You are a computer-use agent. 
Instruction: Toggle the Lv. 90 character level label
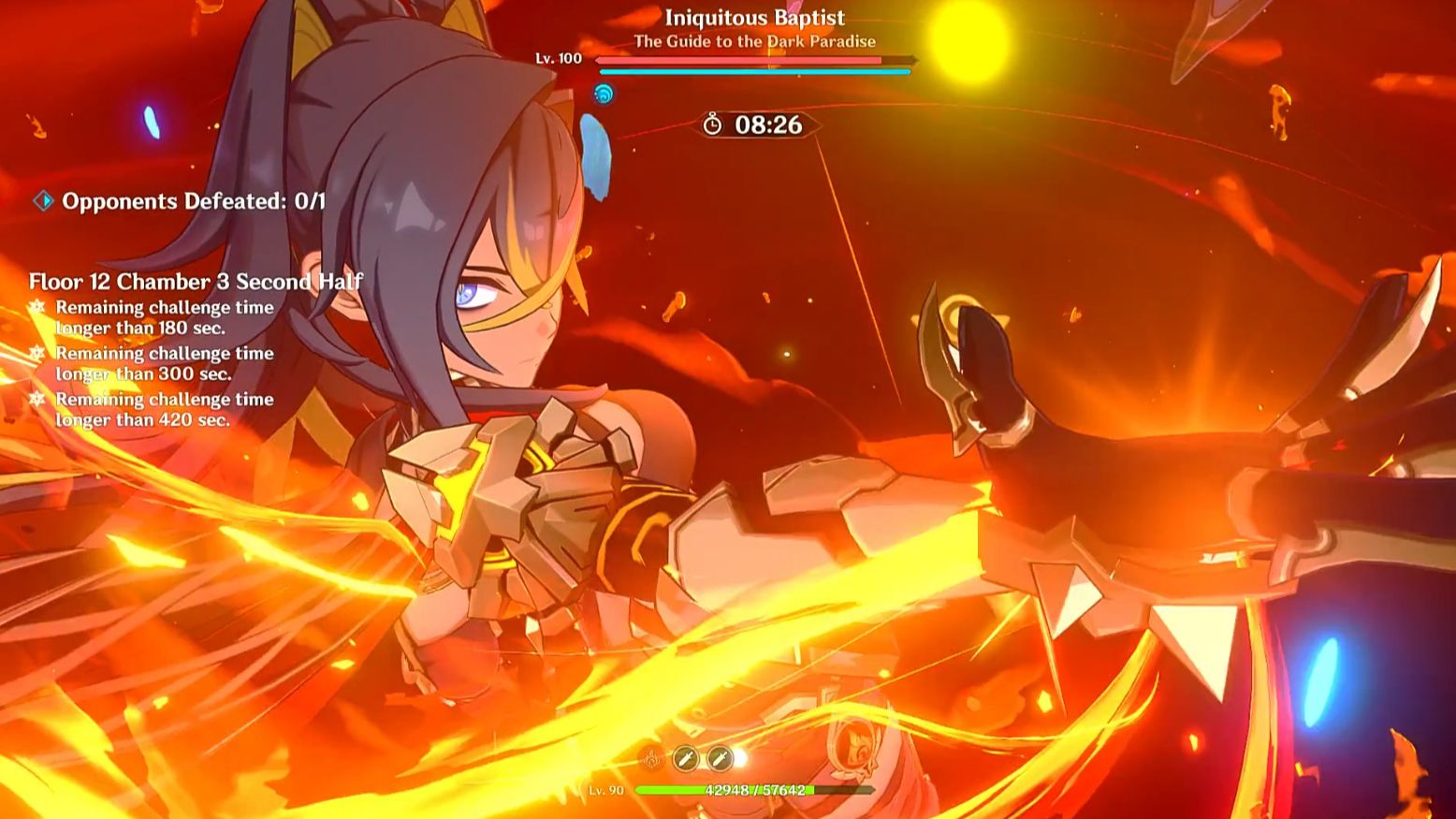(604, 789)
